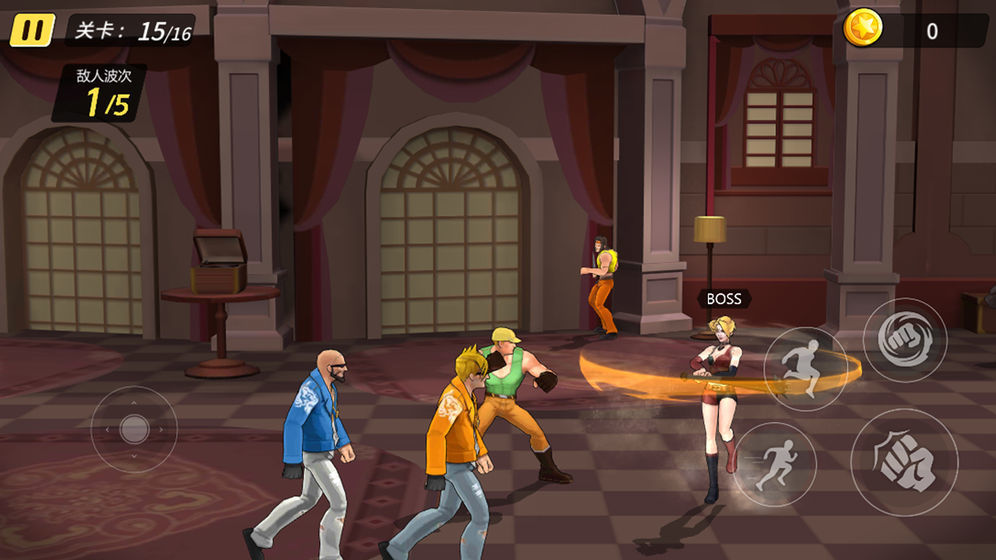Trigger the dash sprint button

(775, 464)
